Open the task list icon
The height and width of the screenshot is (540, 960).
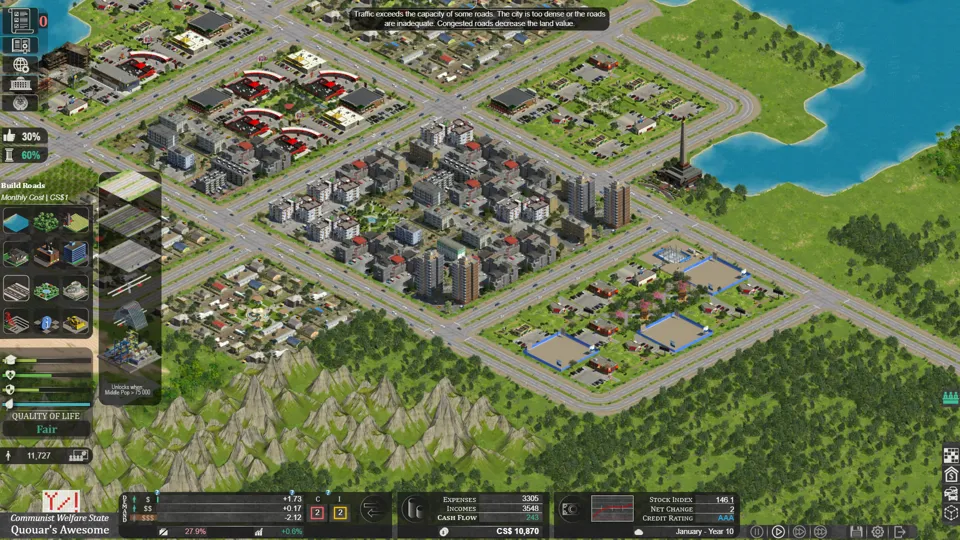(21, 20)
